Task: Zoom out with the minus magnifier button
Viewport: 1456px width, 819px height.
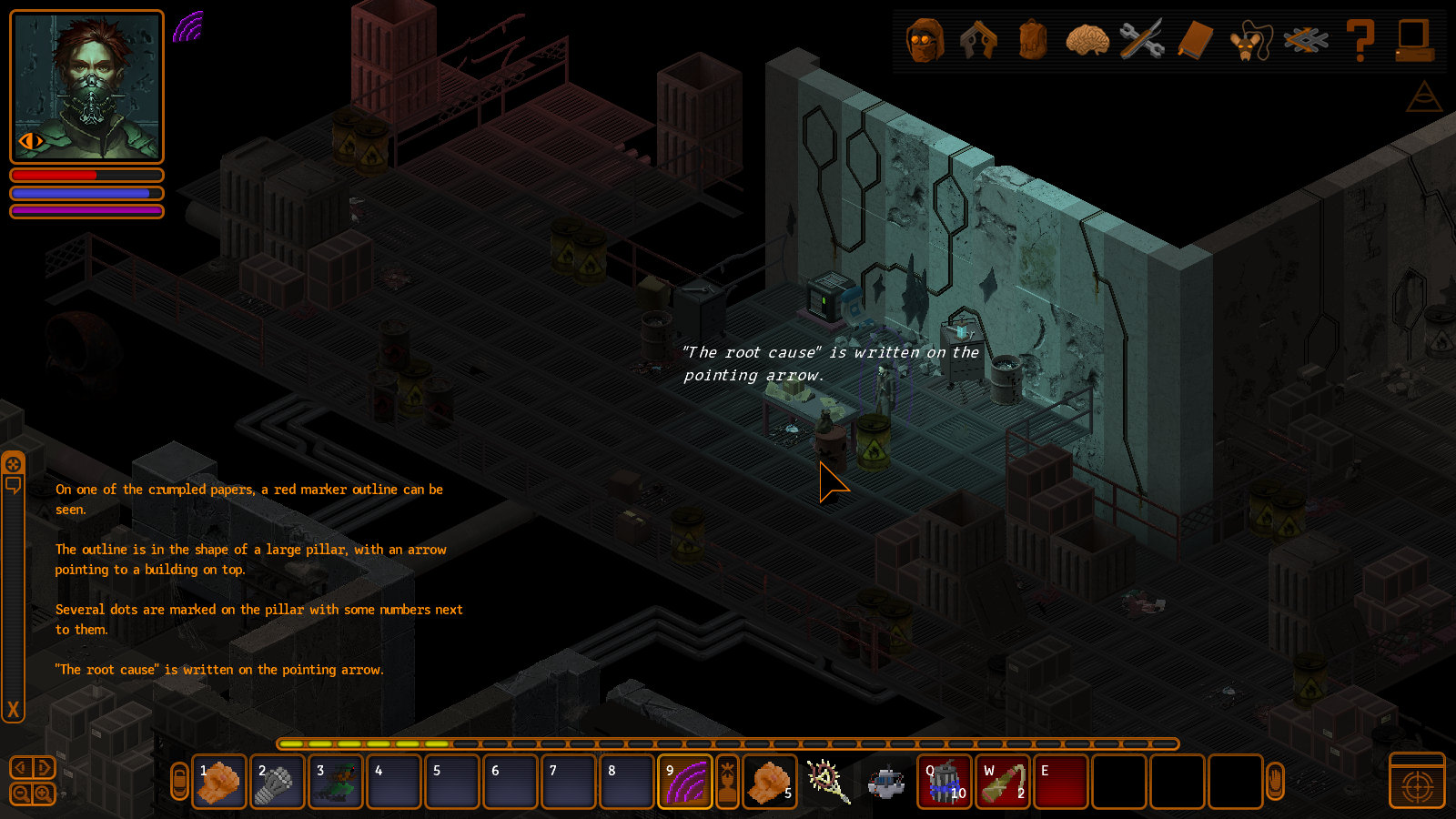Action: coord(21,794)
